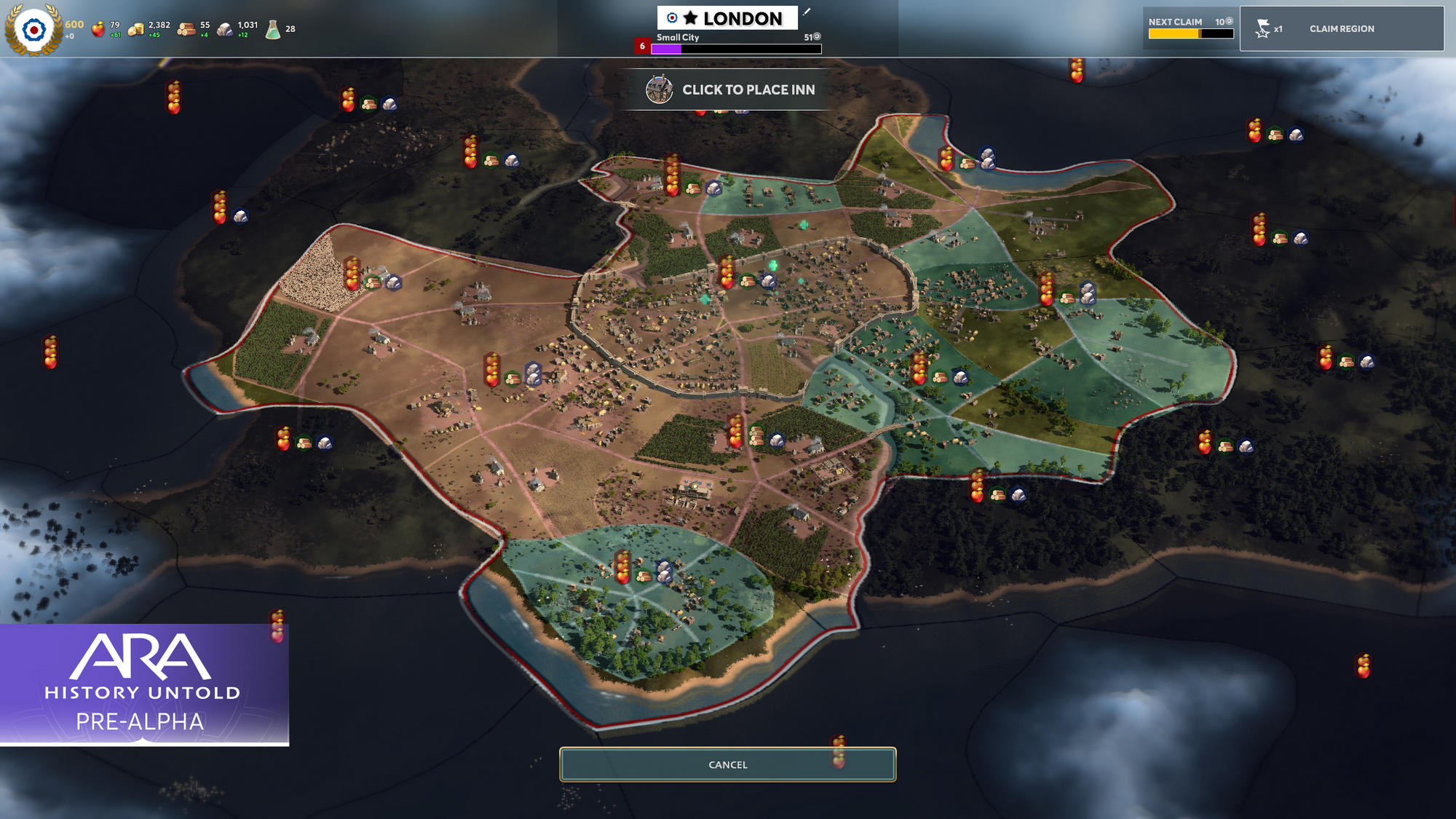The width and height of the screenshot is (1456, 819).
Task: Click the circular Inn building icon
Action: tap(660, 89)
